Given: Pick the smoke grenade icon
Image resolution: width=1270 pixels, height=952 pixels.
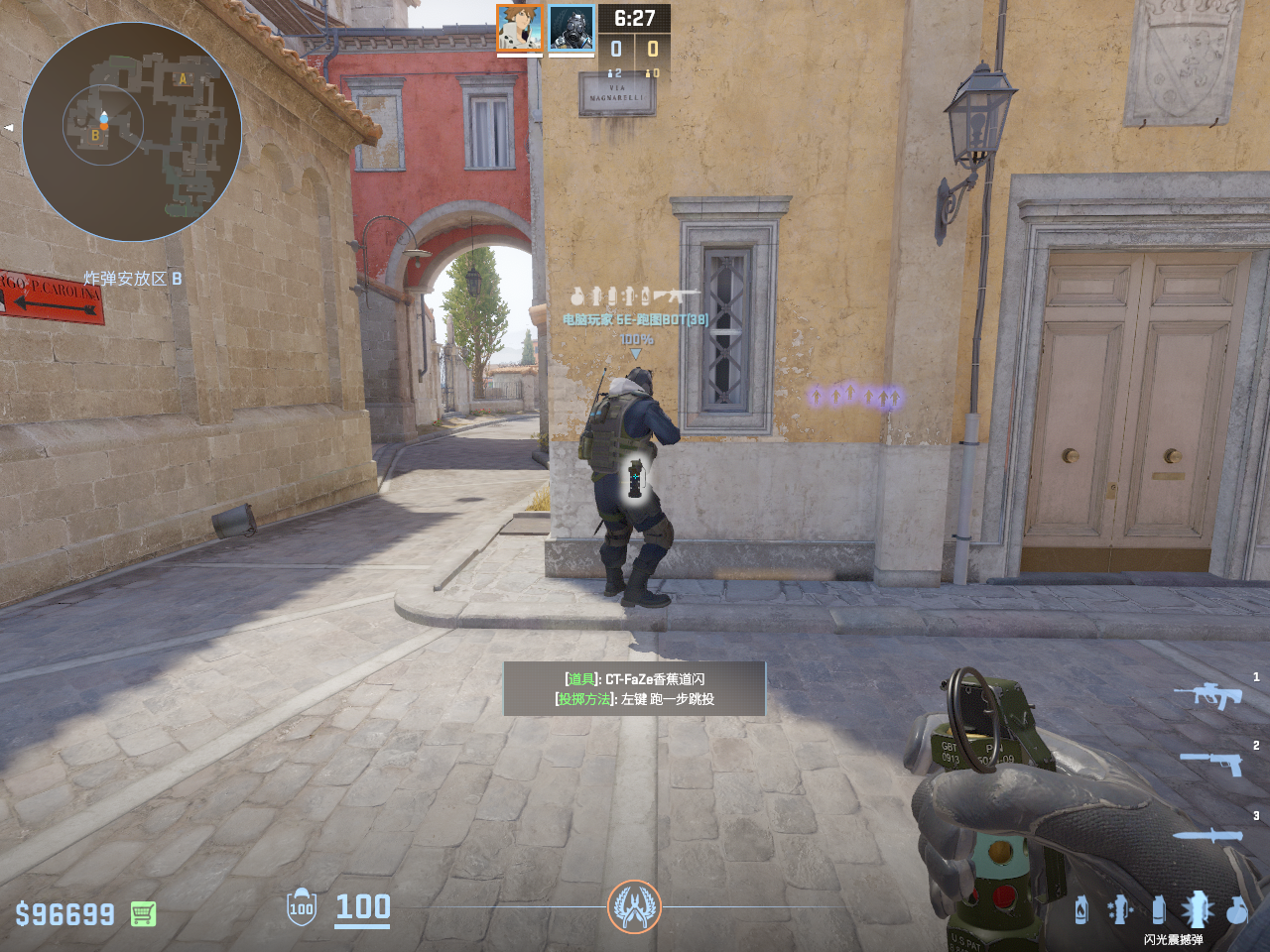Looking at the screenshot, I should click(x=1158, y=909).
